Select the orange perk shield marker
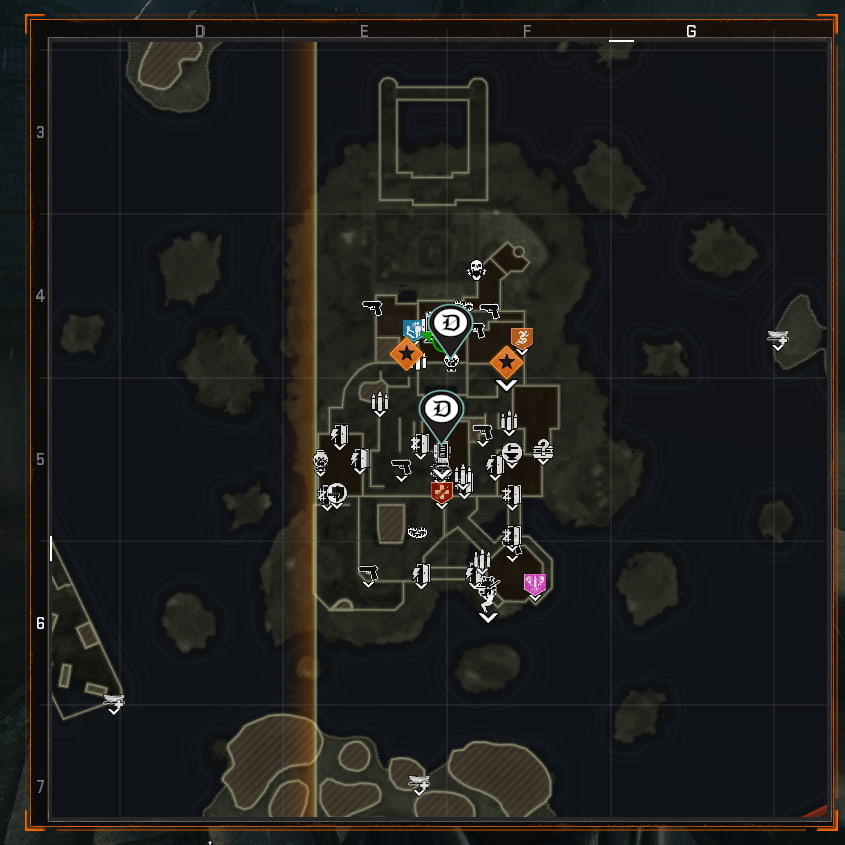The width and height of the screenshot is (845, 845). tap(521, 338)
